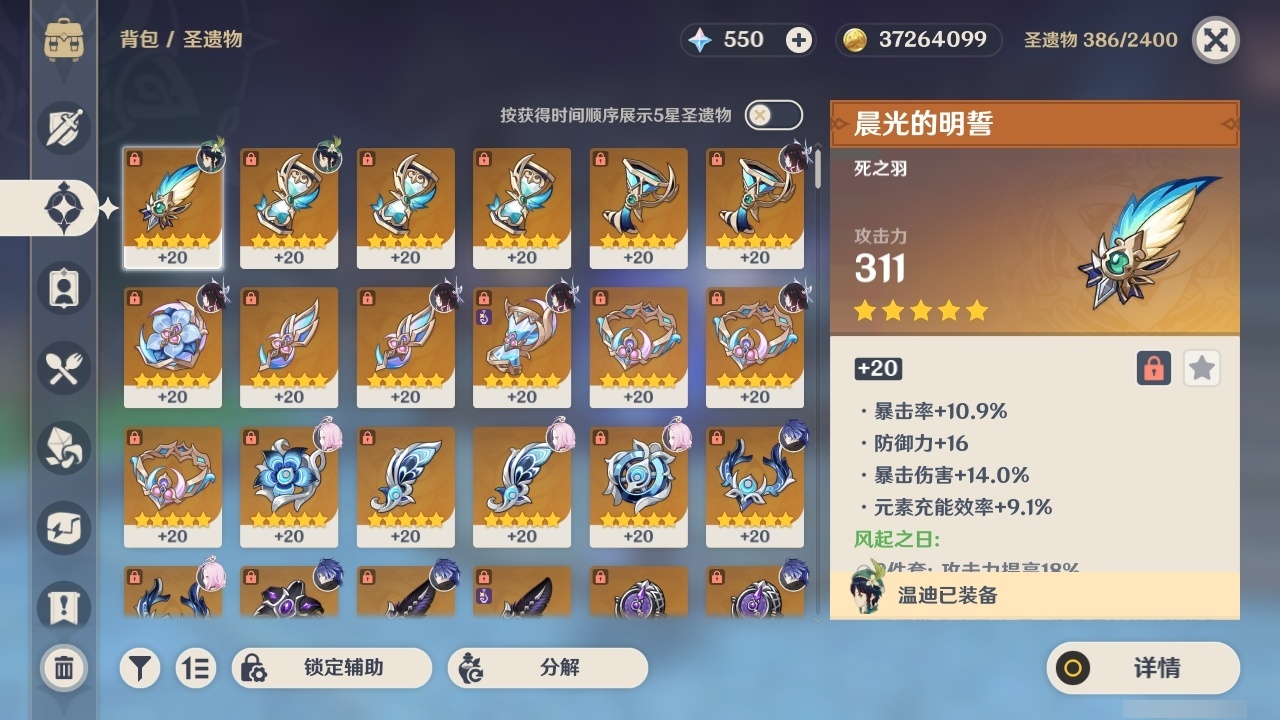Click the backpack icon above the sidebar
The image size is (1280, 720).
[66, 40]
